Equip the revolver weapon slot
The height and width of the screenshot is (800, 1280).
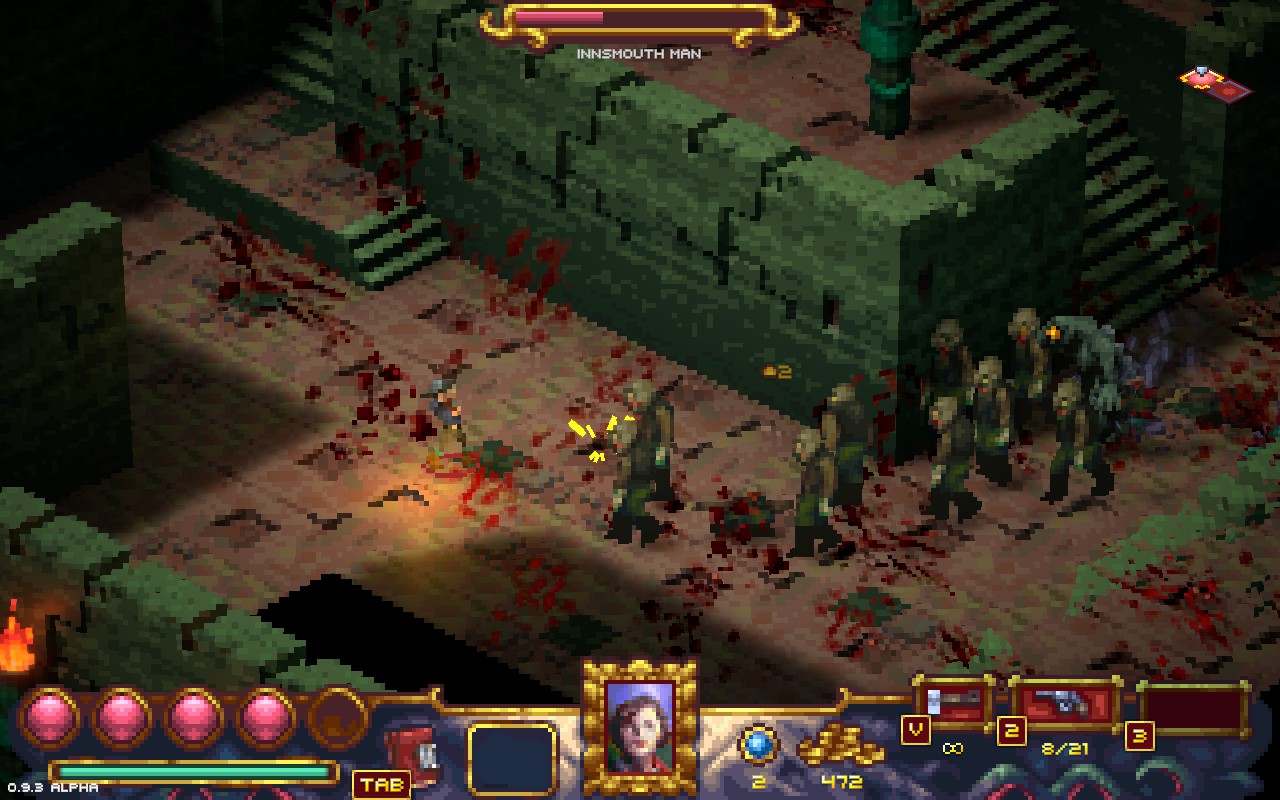1064,704
